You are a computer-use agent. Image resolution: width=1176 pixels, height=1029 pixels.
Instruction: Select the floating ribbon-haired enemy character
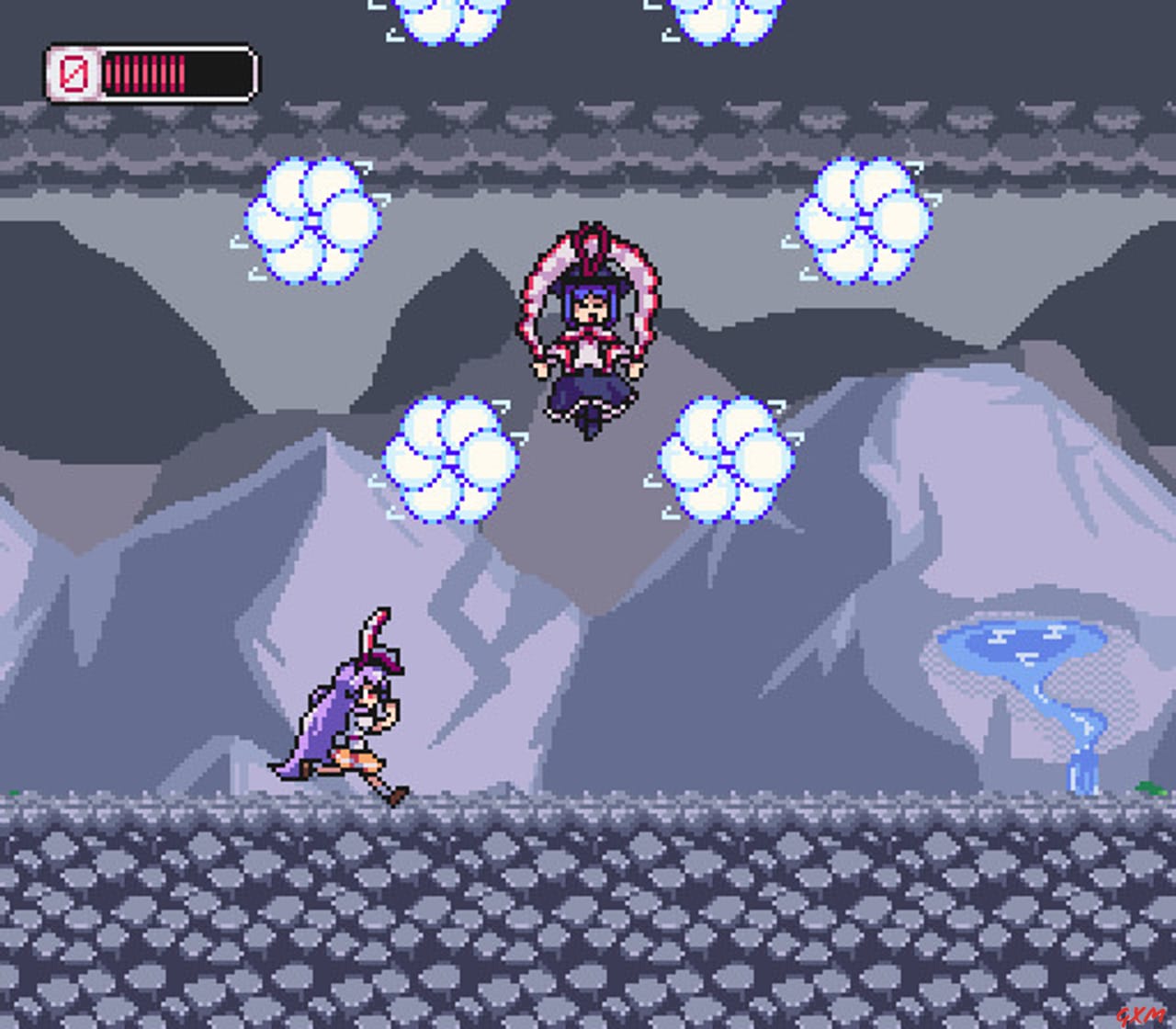pyautogui.click(x=591, y=331)
